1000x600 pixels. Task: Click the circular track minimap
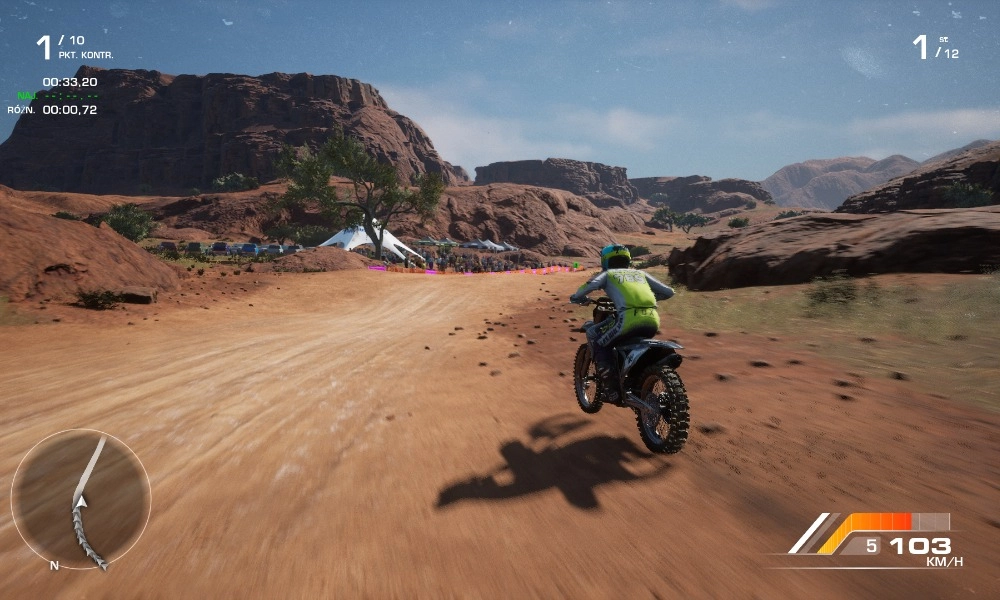(x=80, y=499)
